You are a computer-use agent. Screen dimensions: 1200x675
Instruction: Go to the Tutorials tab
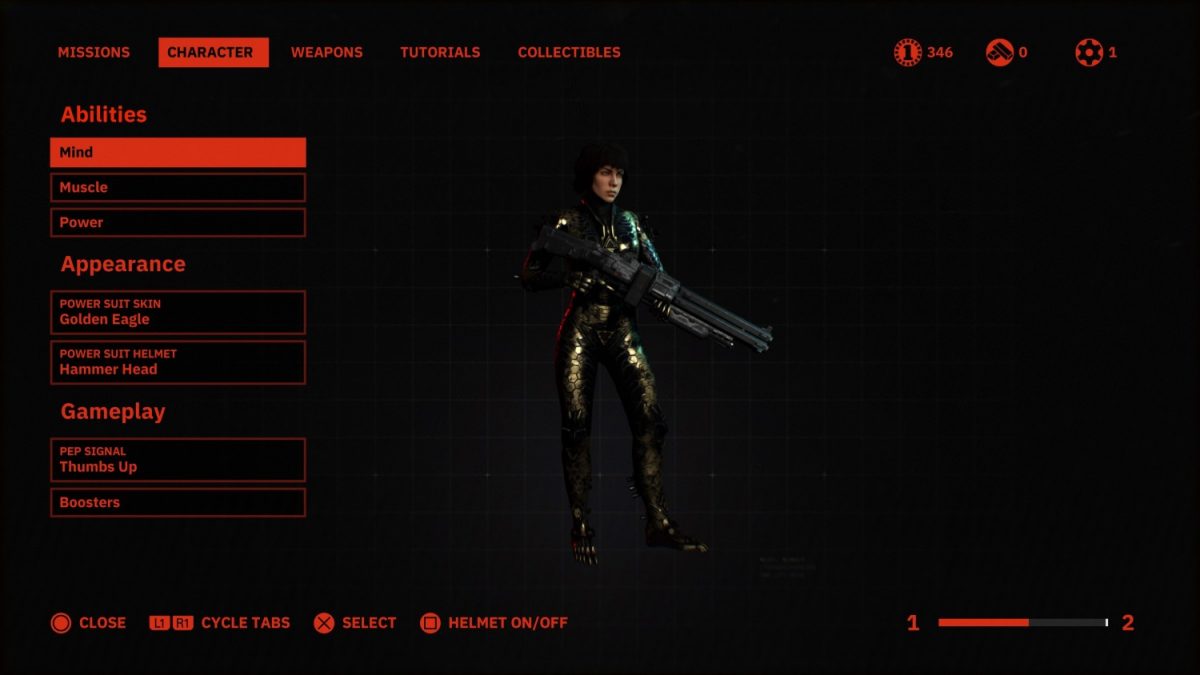[440, 52]
